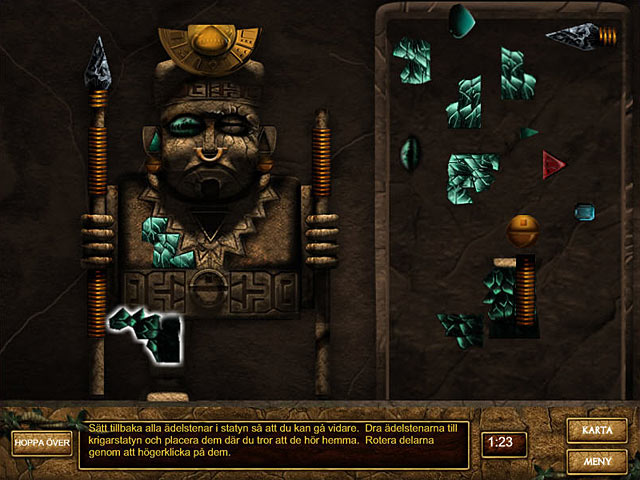Open the Meny menu
640x480 pixels.
coord(597,461)
